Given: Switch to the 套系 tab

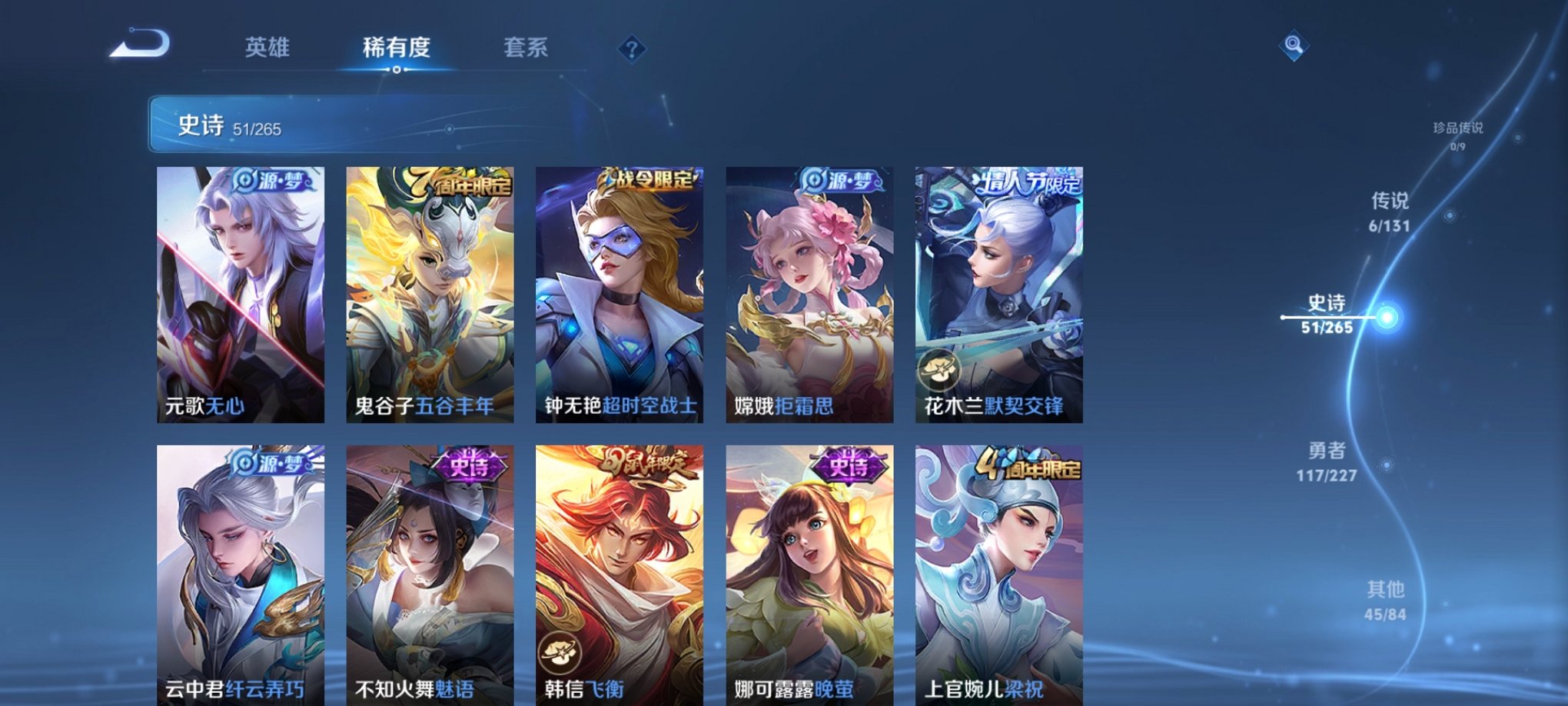Looking at the screenshot, I should 523,48.
